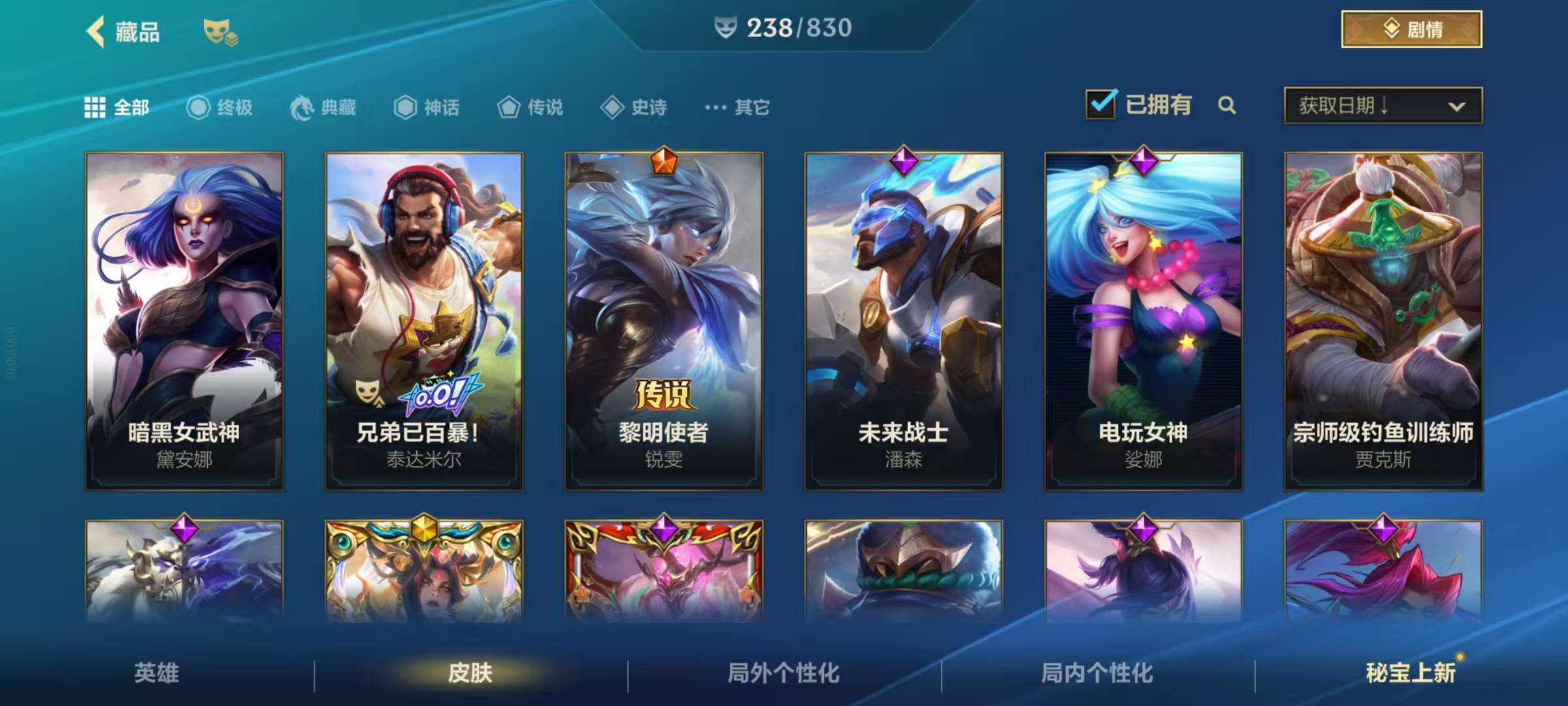Expand the 其它 ellipsis filter
This screenshot has height=706, width=1568.
point(715,108)
